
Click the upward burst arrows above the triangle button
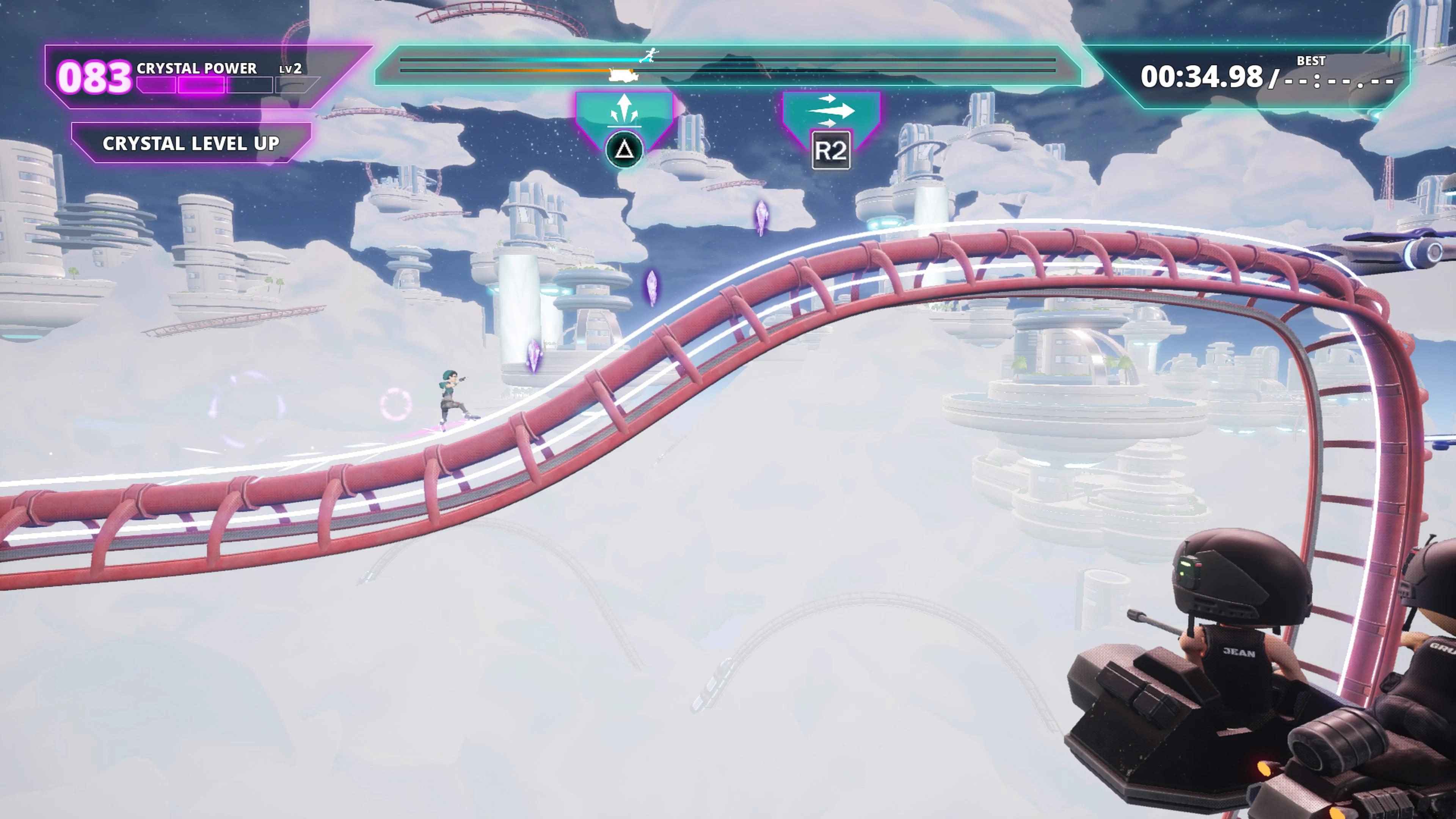(x=624, y=109)
